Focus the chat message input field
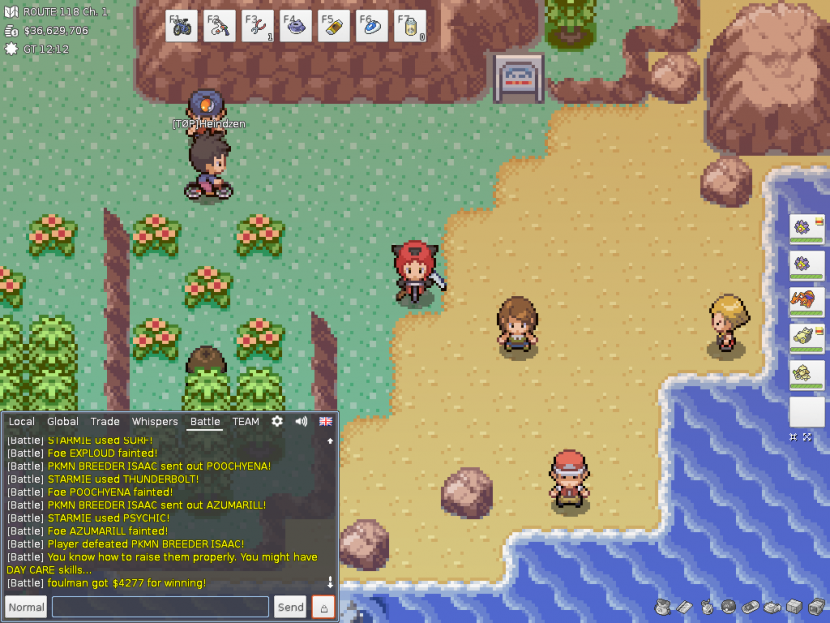This screenshot has height=623, width=830. click(x=160, y=607)
